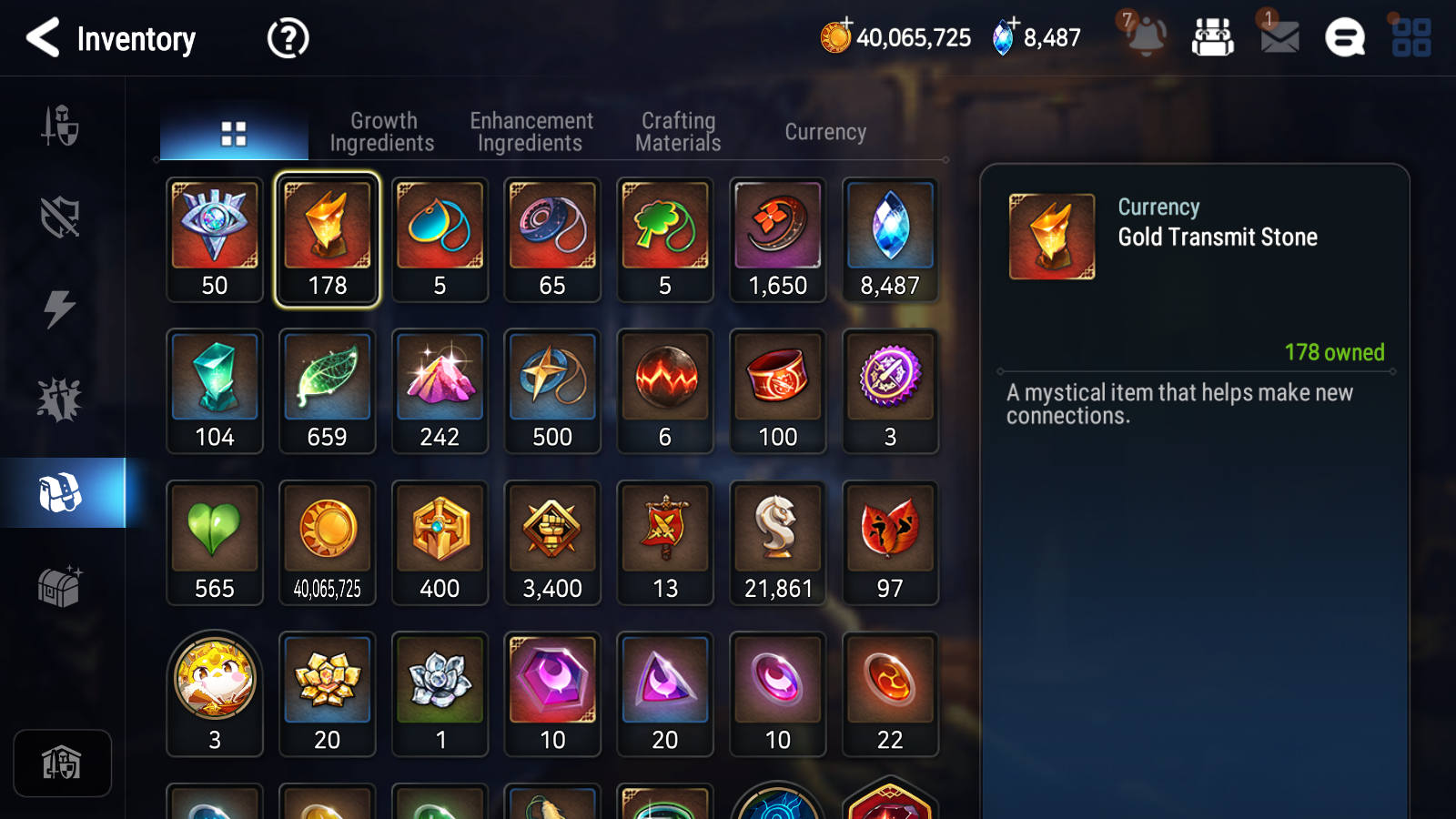Image resolution: width=1456 pixels, height=819 pixels.
Task: Switch to the Growth Ingredients tab
Action: tap(382, 133)
